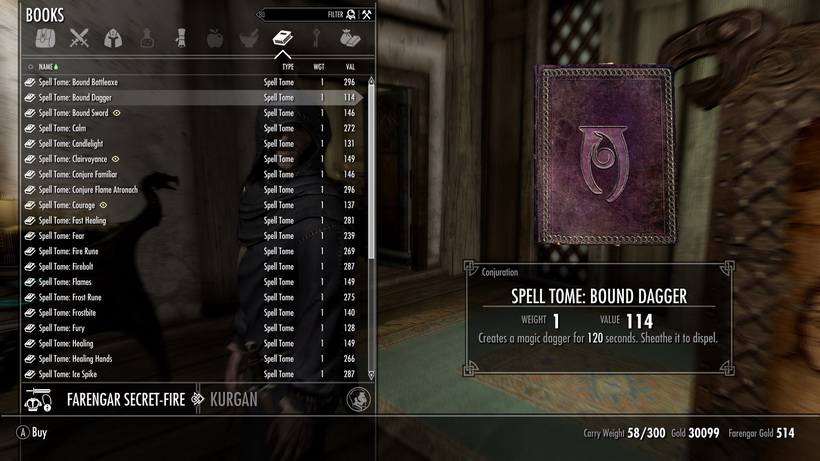
Task: Switch to the crossed swords weapons category
Action: (x=79, y=39)
